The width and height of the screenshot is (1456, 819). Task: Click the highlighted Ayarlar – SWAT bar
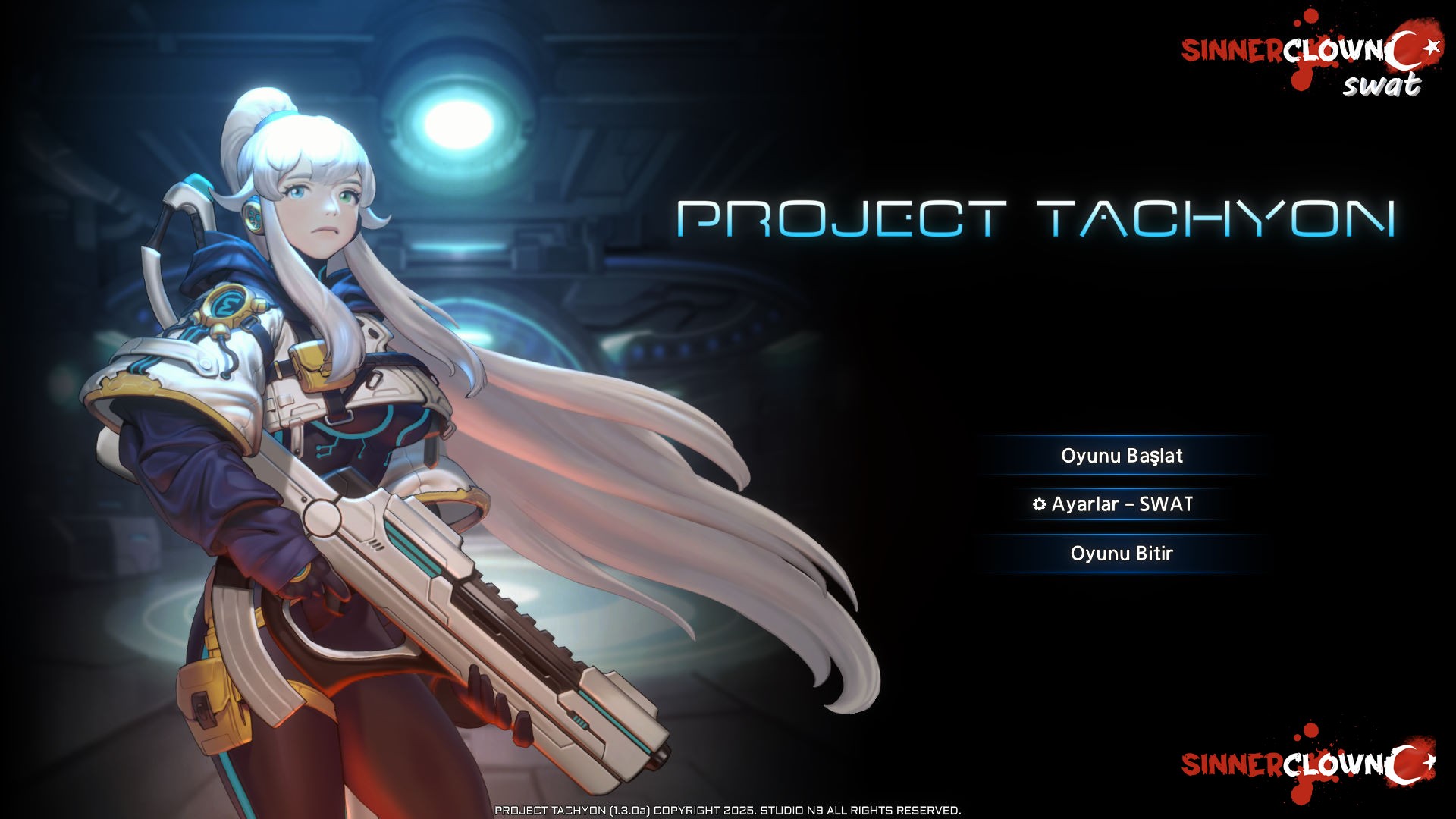pyautogui.click(x=1121, y=504)
